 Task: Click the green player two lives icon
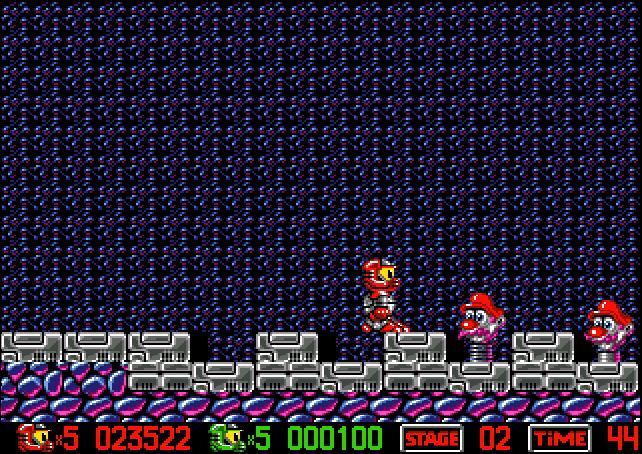pos(226,438)
